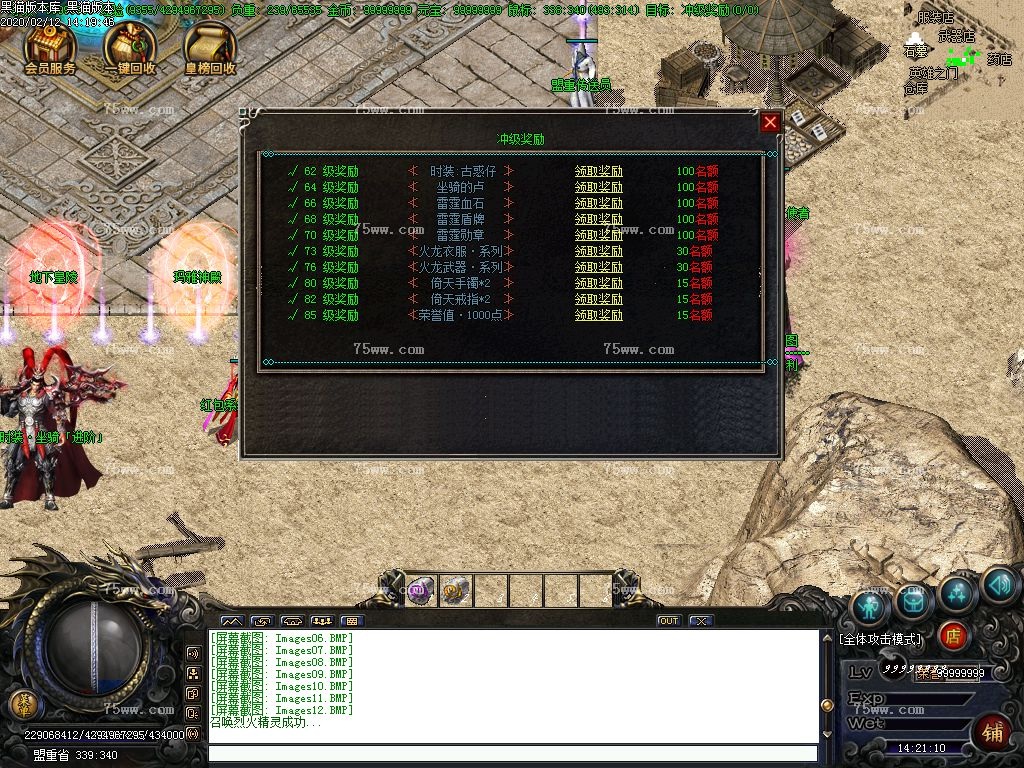The image size is (1024, 768).
Task: Open the 铺 stall button
Action: (992, 730)
